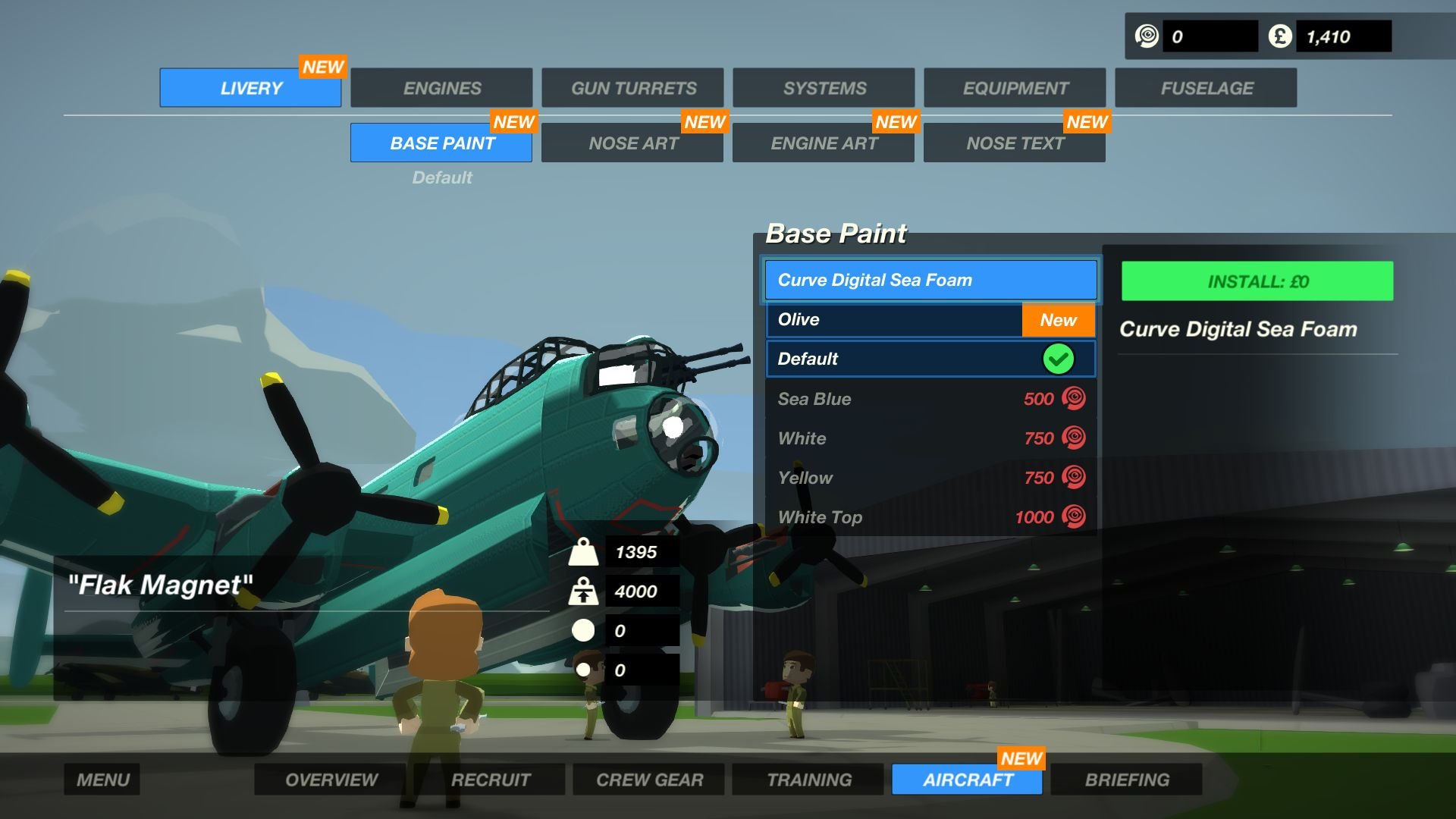
Task: Switch to the NOSE ART tab
Action: [632, 143]
